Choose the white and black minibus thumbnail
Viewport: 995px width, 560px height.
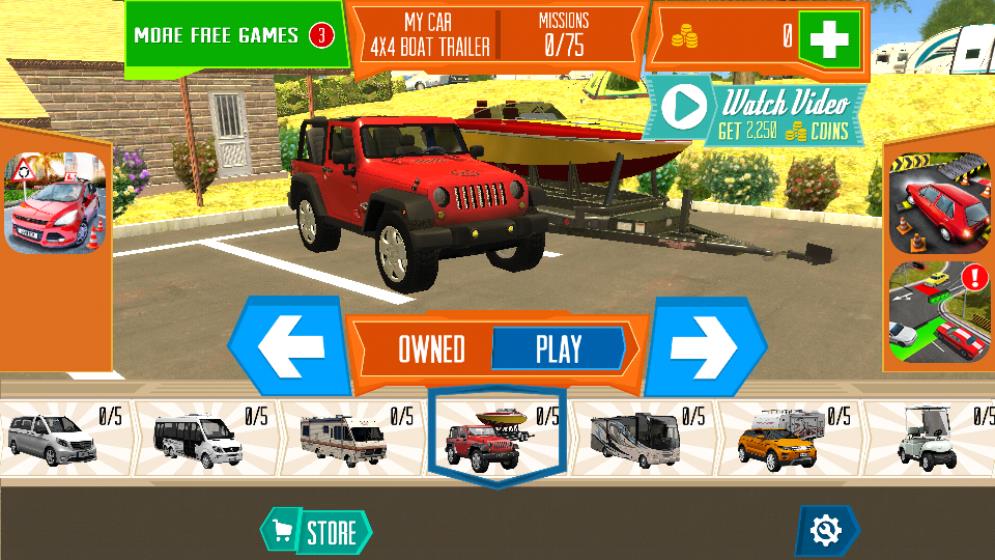point(200,439)
